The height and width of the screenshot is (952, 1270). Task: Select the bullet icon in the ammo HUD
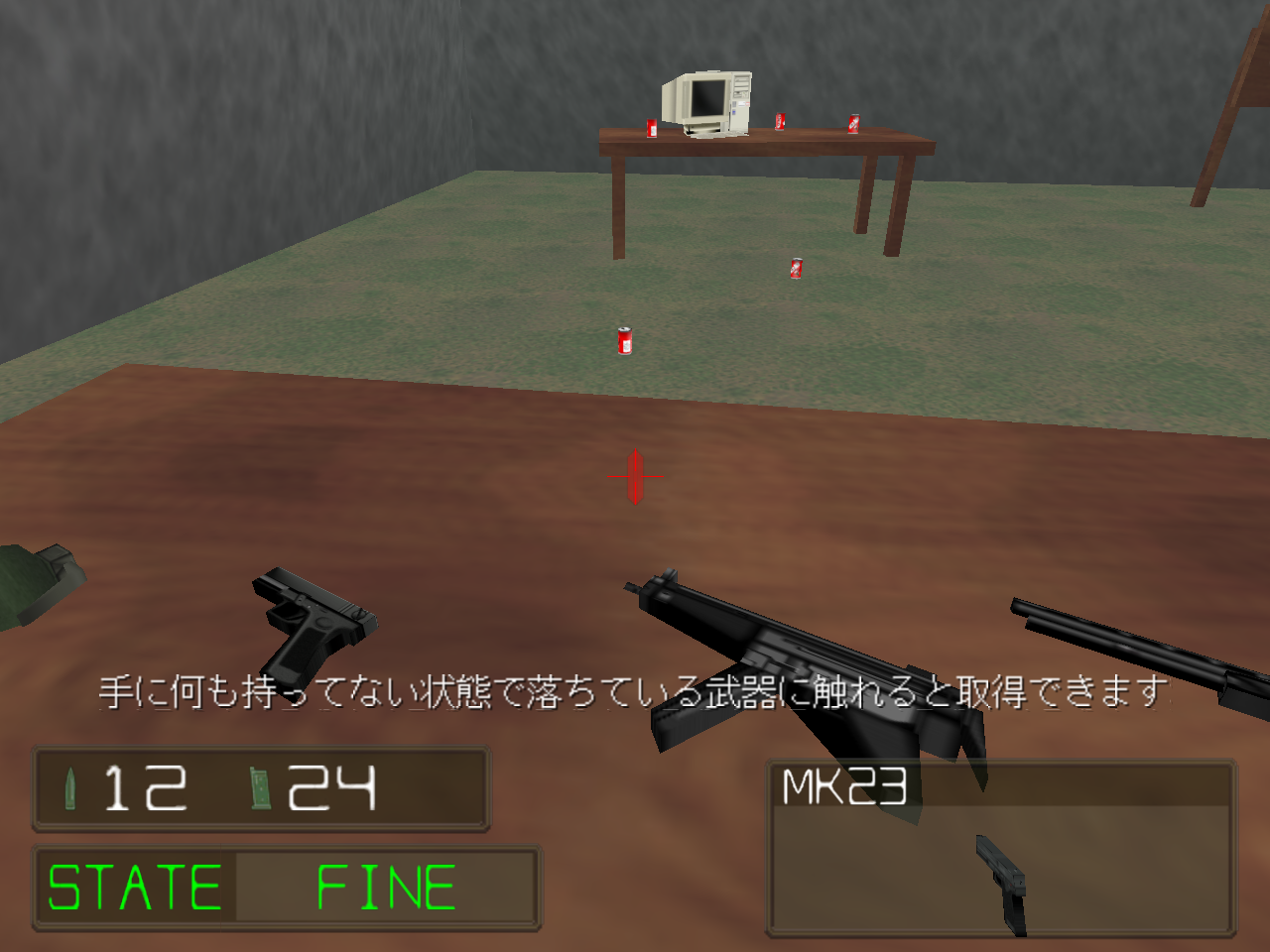point(68,788)
